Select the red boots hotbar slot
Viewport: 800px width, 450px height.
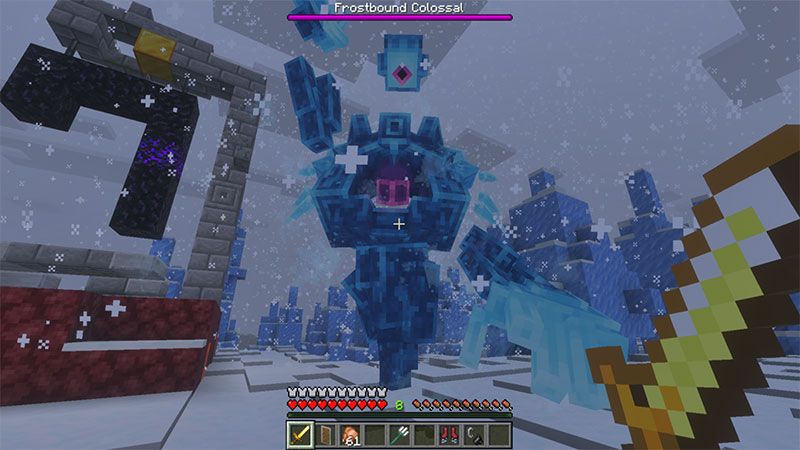449,434
